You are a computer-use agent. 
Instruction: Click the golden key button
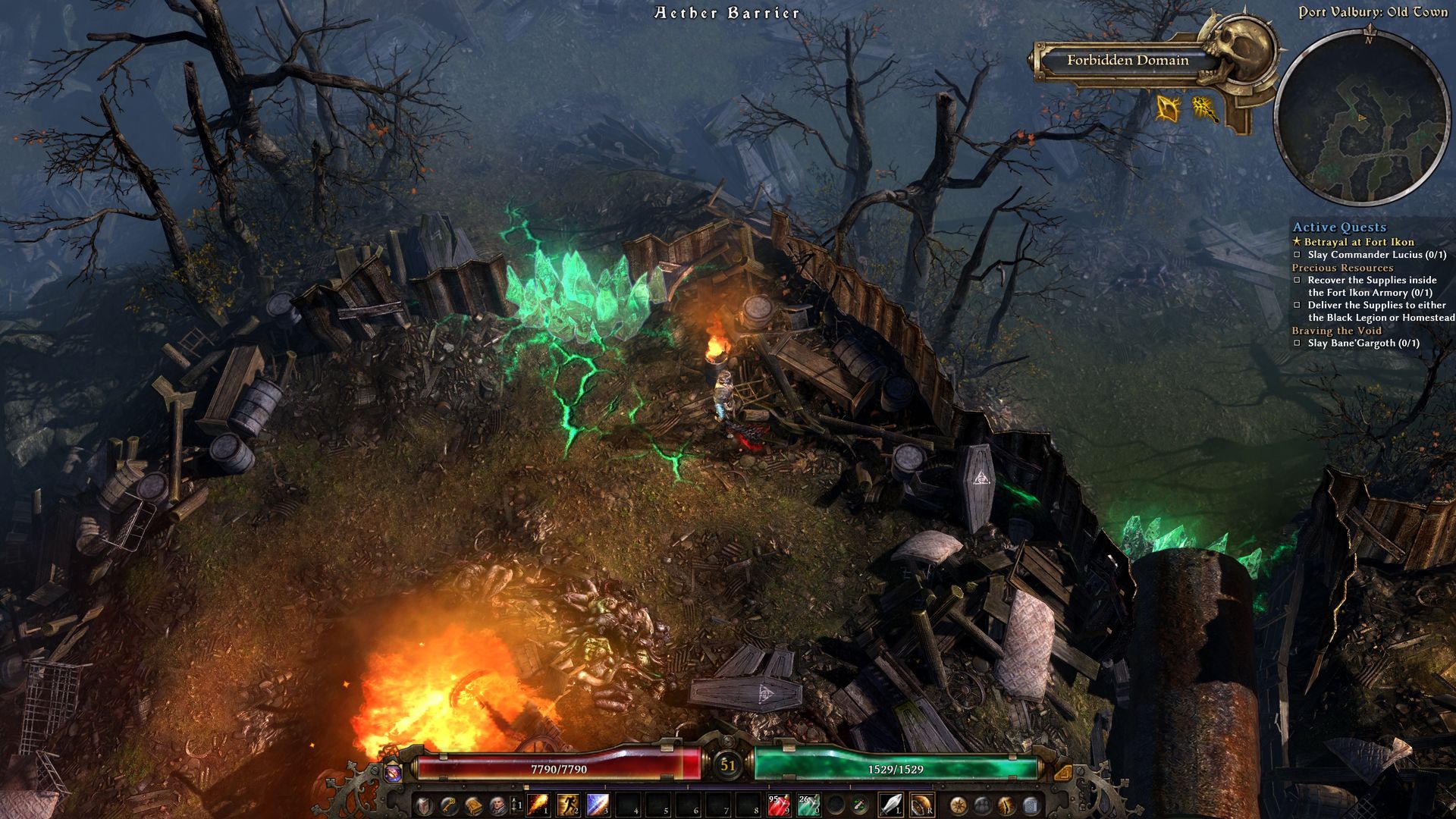click(x=448, y=805)
